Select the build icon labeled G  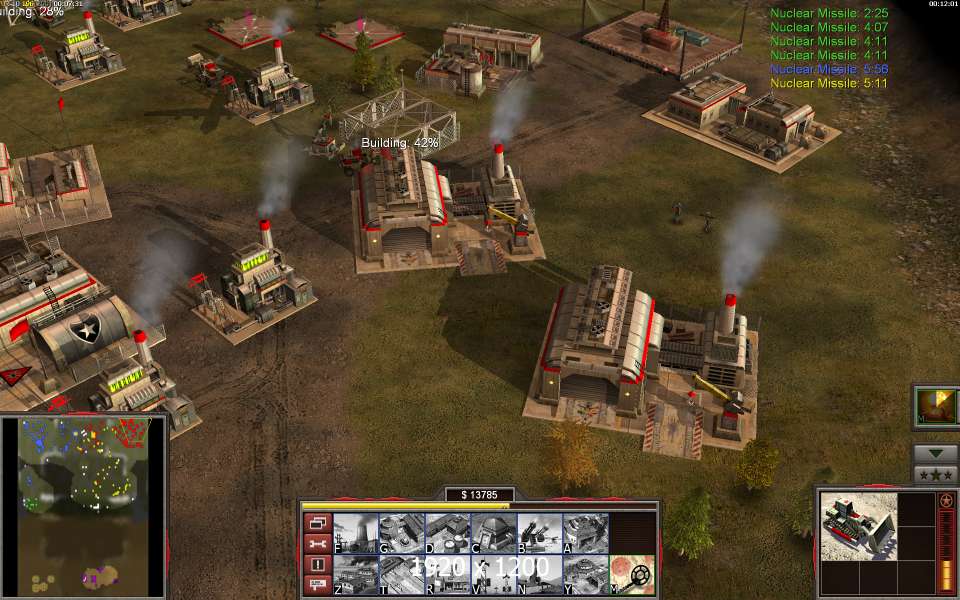click(x=401, y=533)
